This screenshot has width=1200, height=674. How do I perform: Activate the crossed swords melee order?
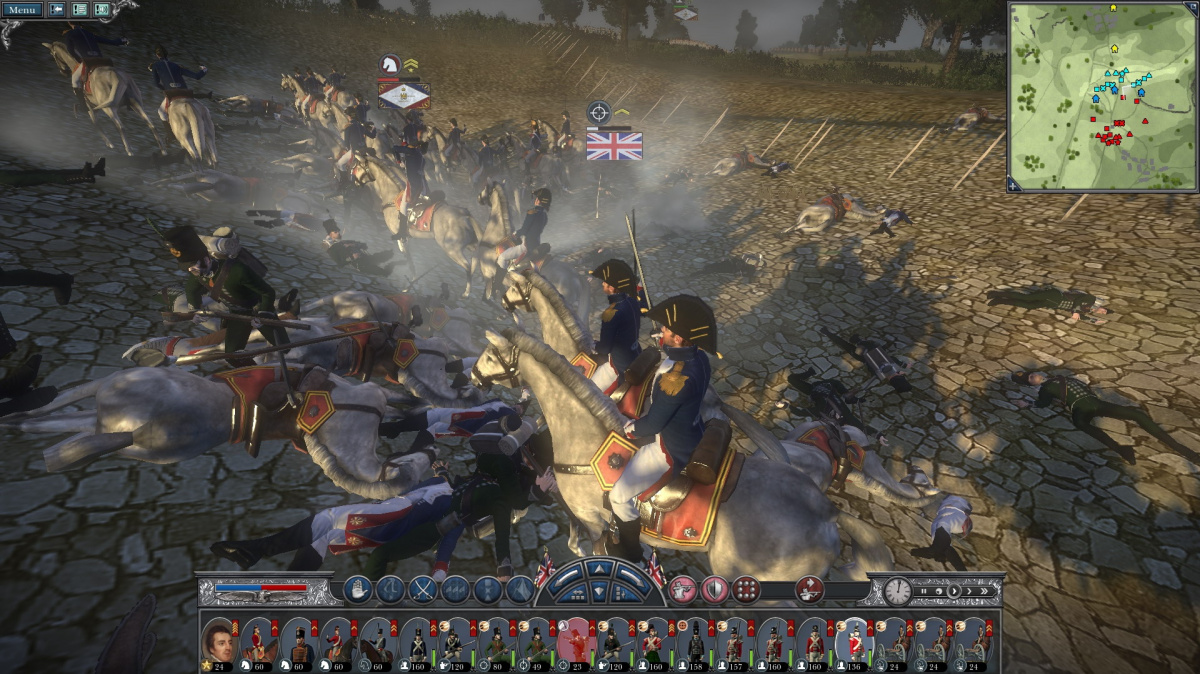423,590
